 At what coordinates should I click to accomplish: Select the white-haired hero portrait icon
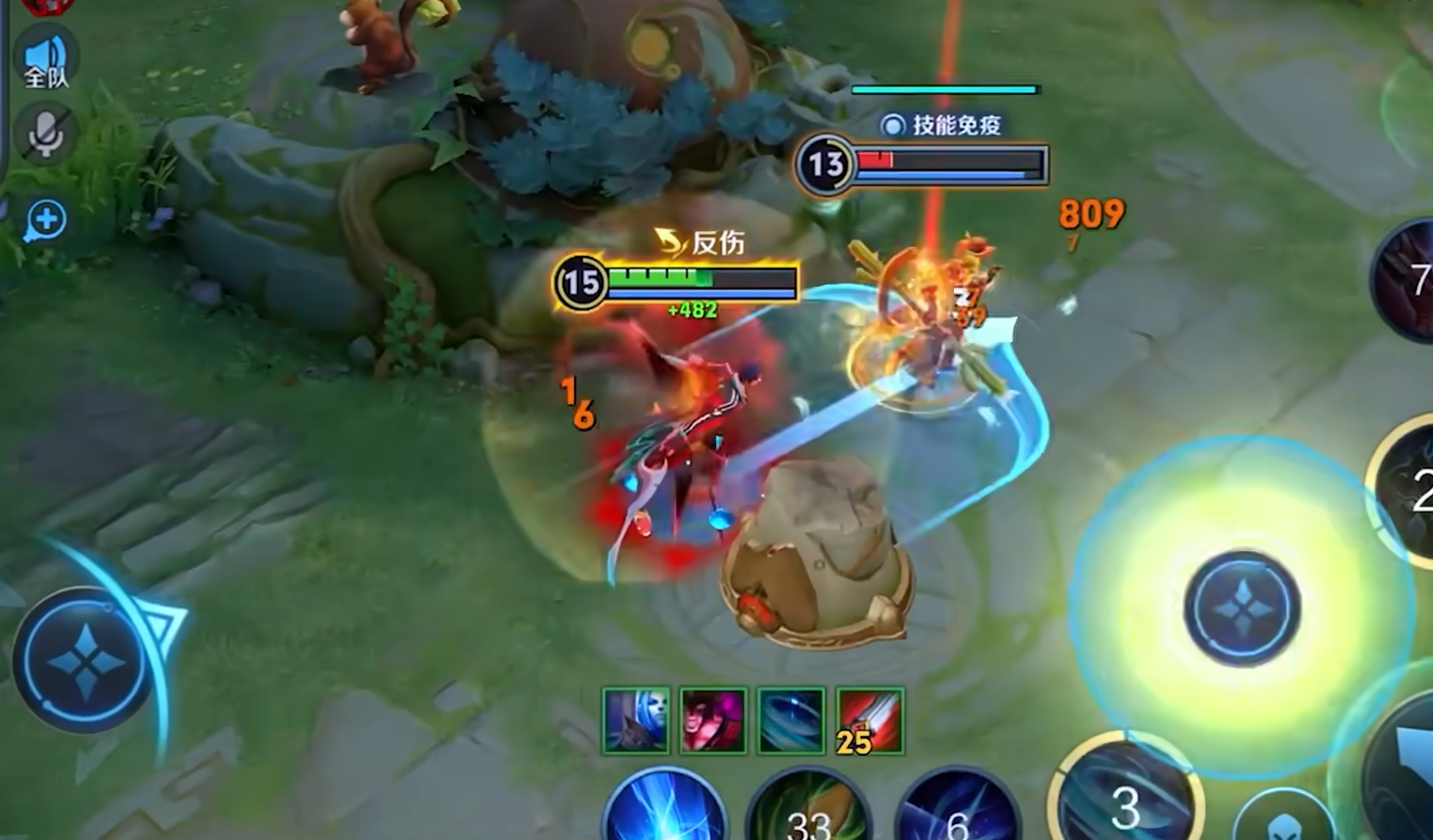point(636,721)
